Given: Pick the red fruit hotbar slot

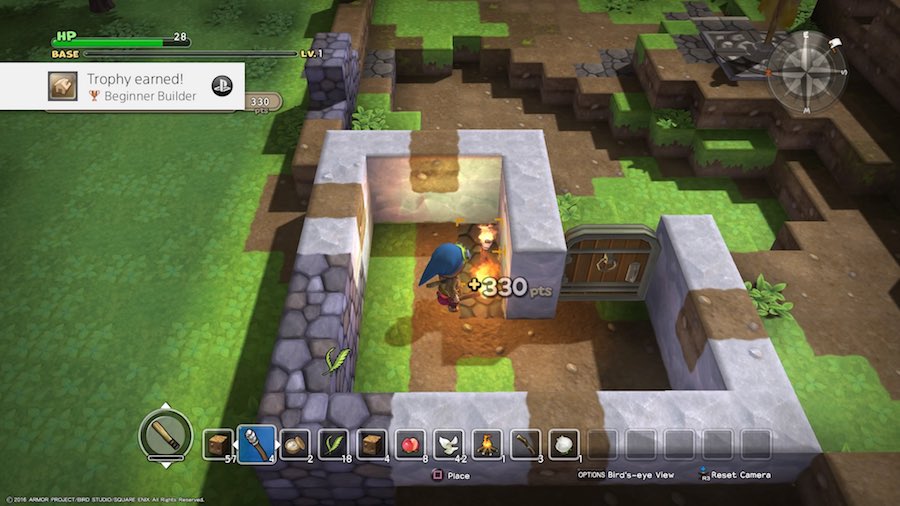Looking at the screenshot, I should coord(410,444).
